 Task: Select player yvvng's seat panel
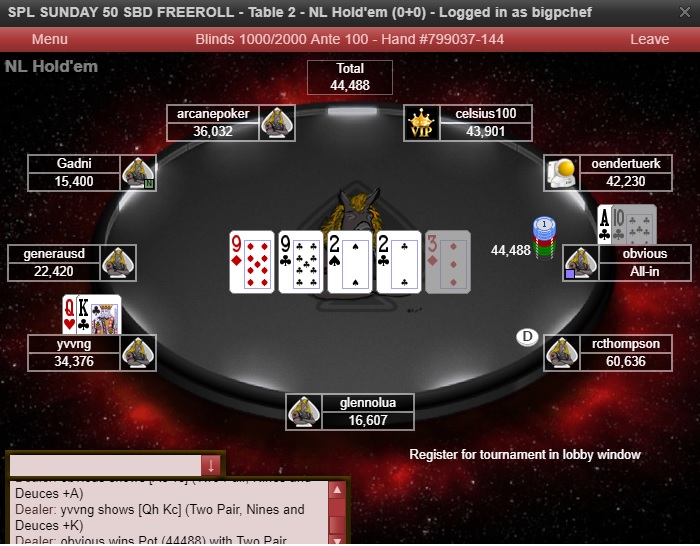(x=75, y=352)
